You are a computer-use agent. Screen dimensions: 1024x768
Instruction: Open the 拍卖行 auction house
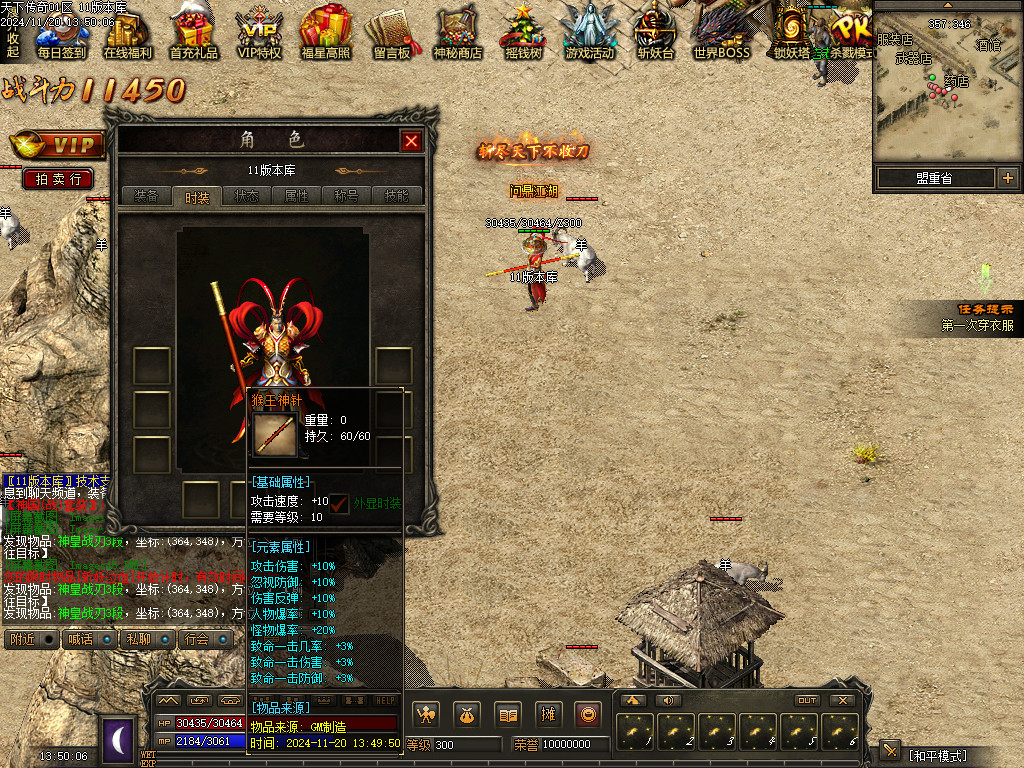[58, 179]
